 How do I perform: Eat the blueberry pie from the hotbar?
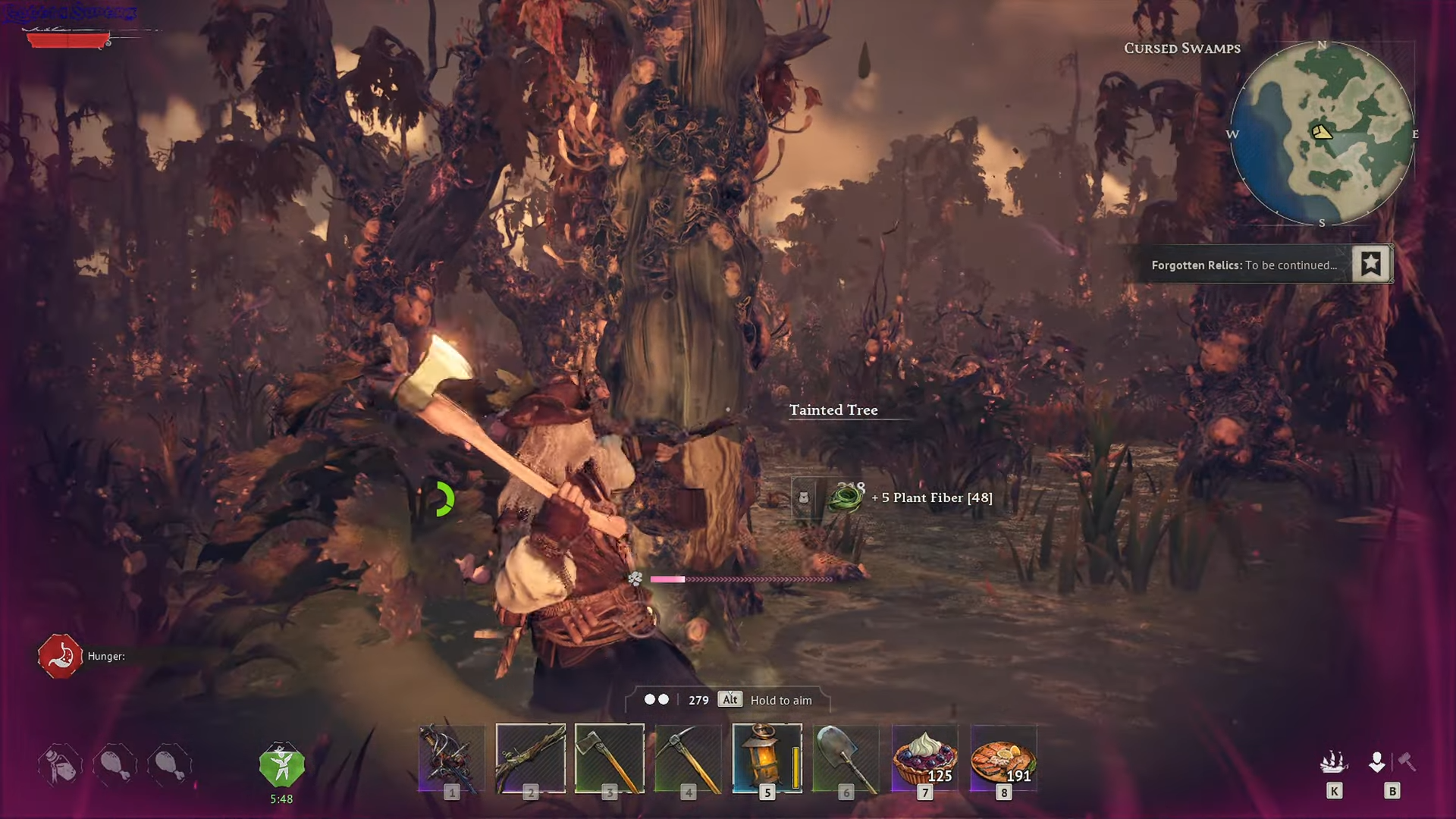pos(925,758)
